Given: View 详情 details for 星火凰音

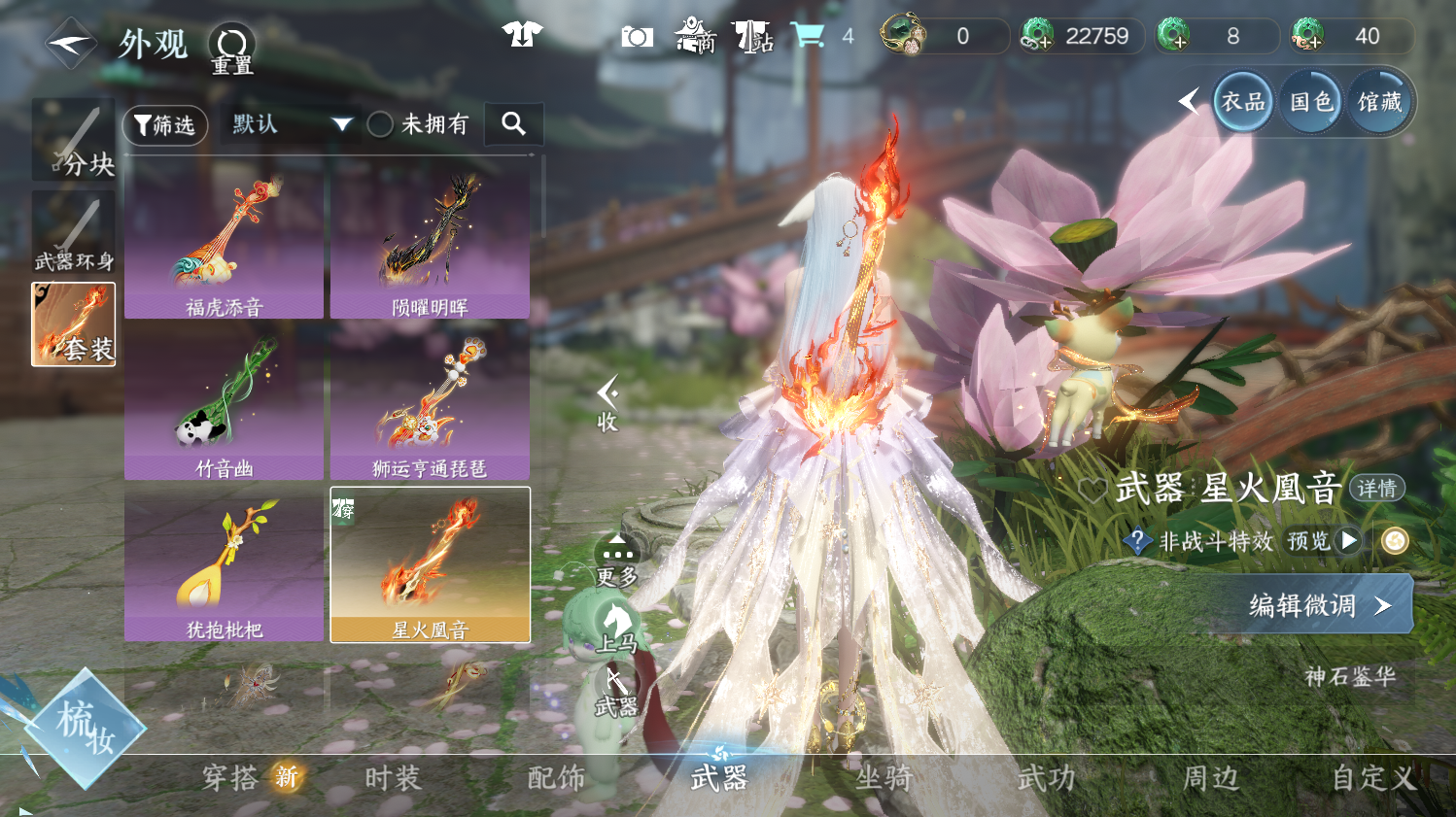Looking at the screenshot, I should coord(1376,489).
